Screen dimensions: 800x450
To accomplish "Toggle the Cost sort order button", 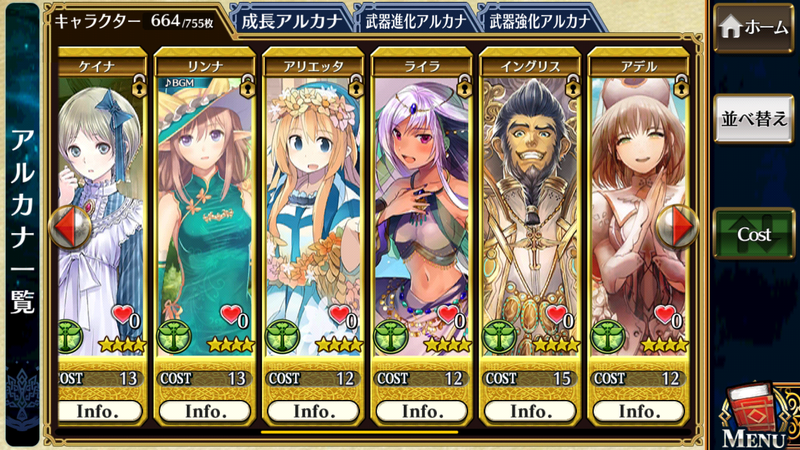I will coord(754,234).
